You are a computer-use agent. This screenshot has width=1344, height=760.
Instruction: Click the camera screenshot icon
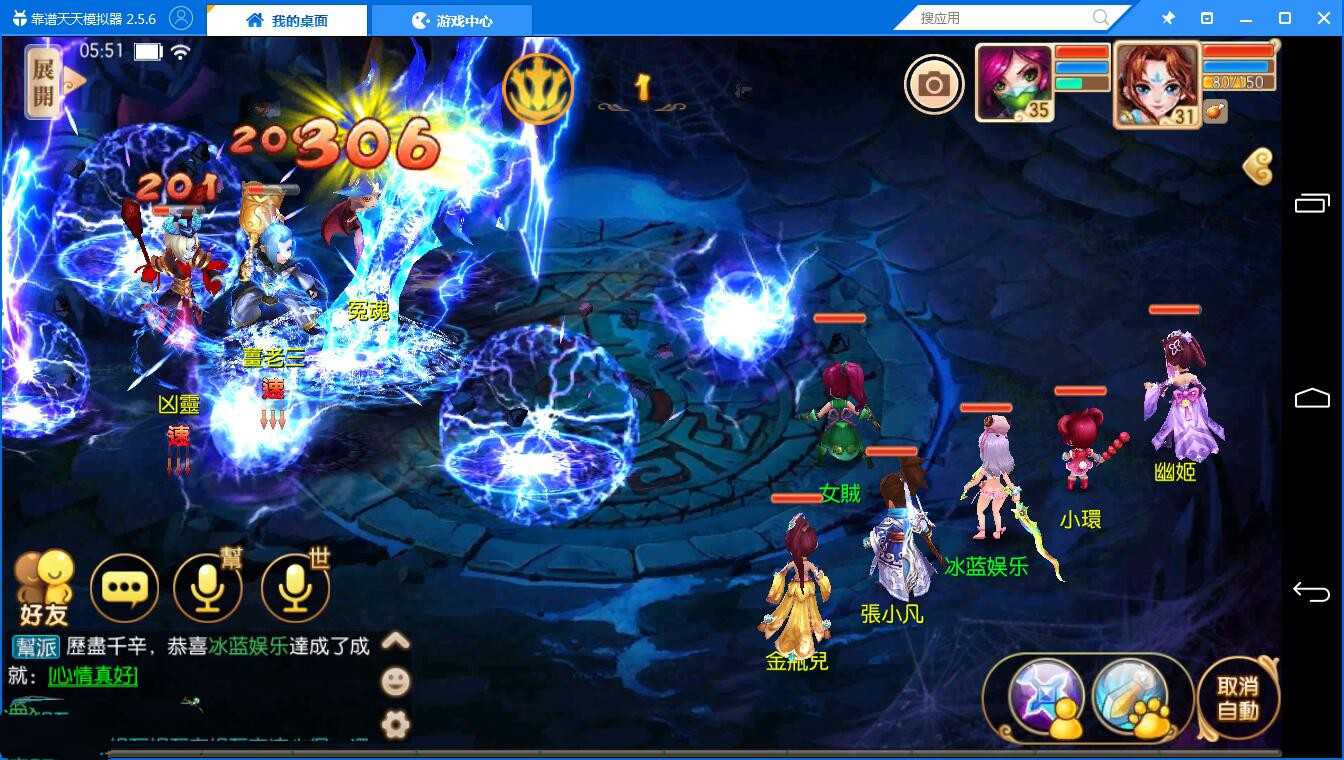pyautogui.click(x=933, y=86)
